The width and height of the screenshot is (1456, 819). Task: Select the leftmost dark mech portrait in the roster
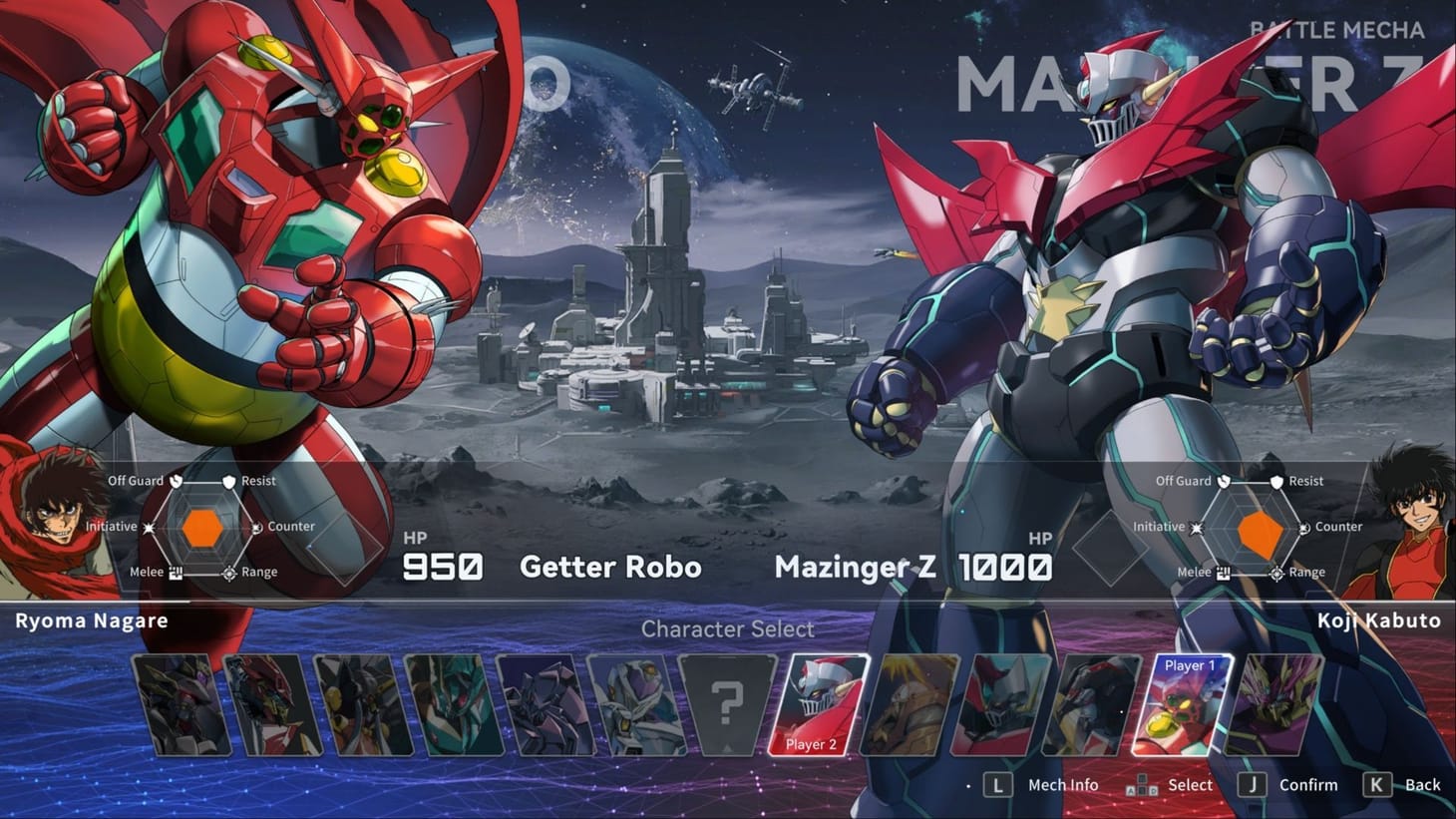182,703
